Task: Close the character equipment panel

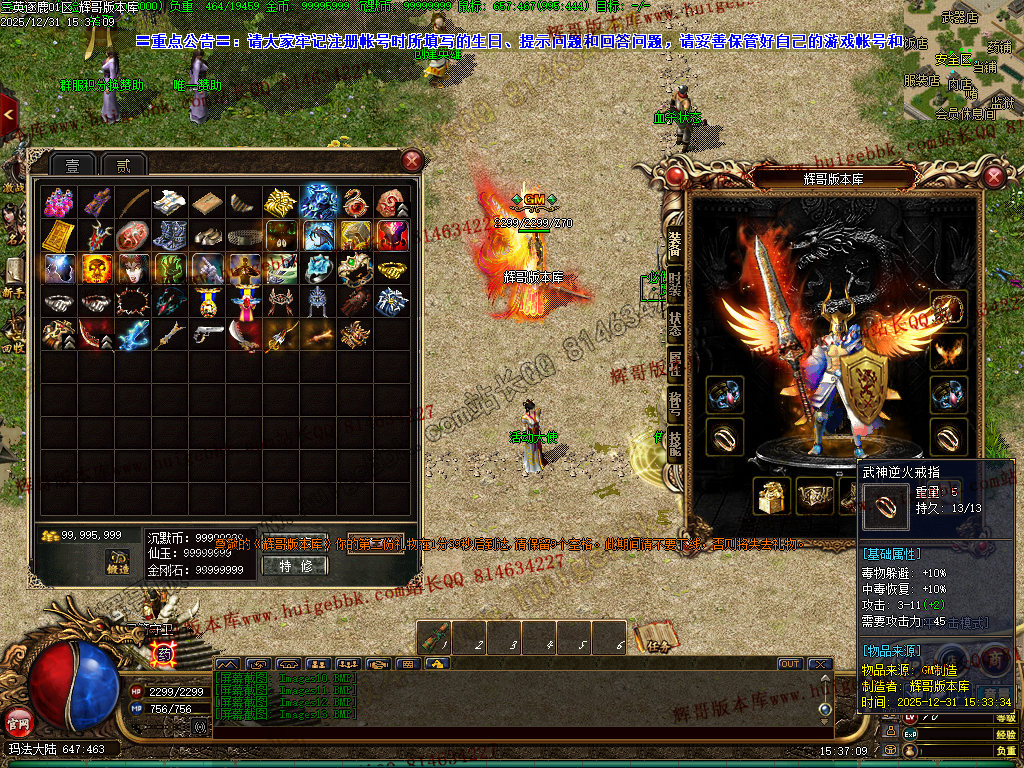Action: pyautogui.click(x=994, y=177)
